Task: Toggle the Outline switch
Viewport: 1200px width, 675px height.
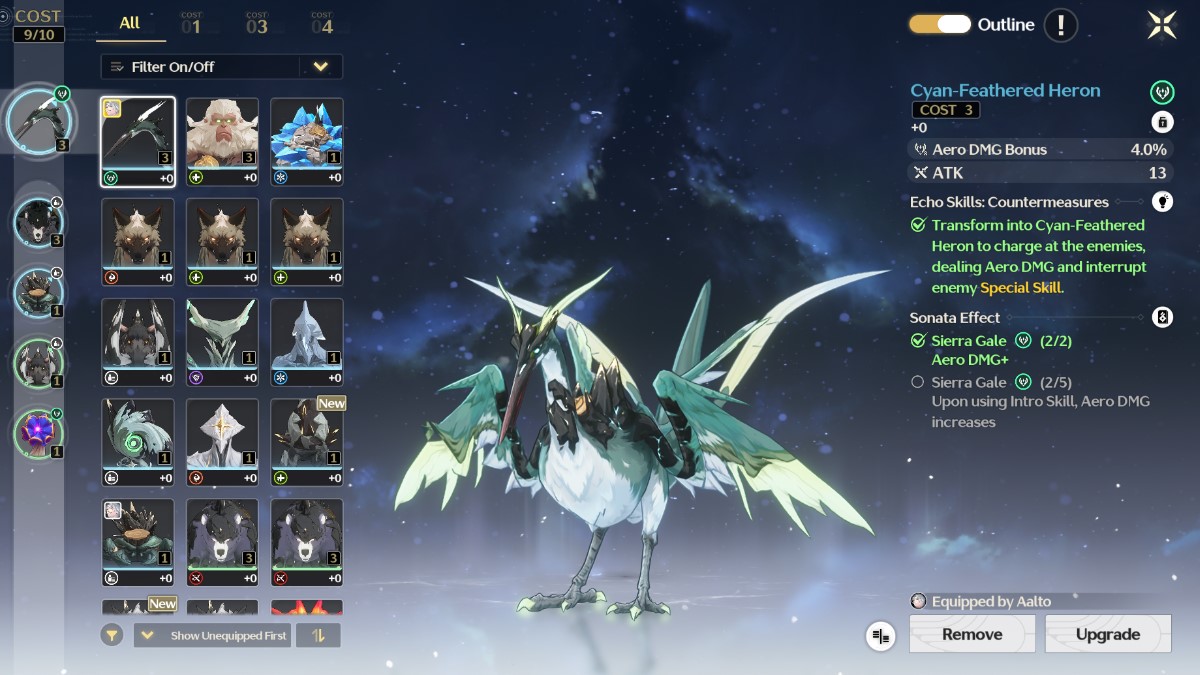Action: point(939,24)
